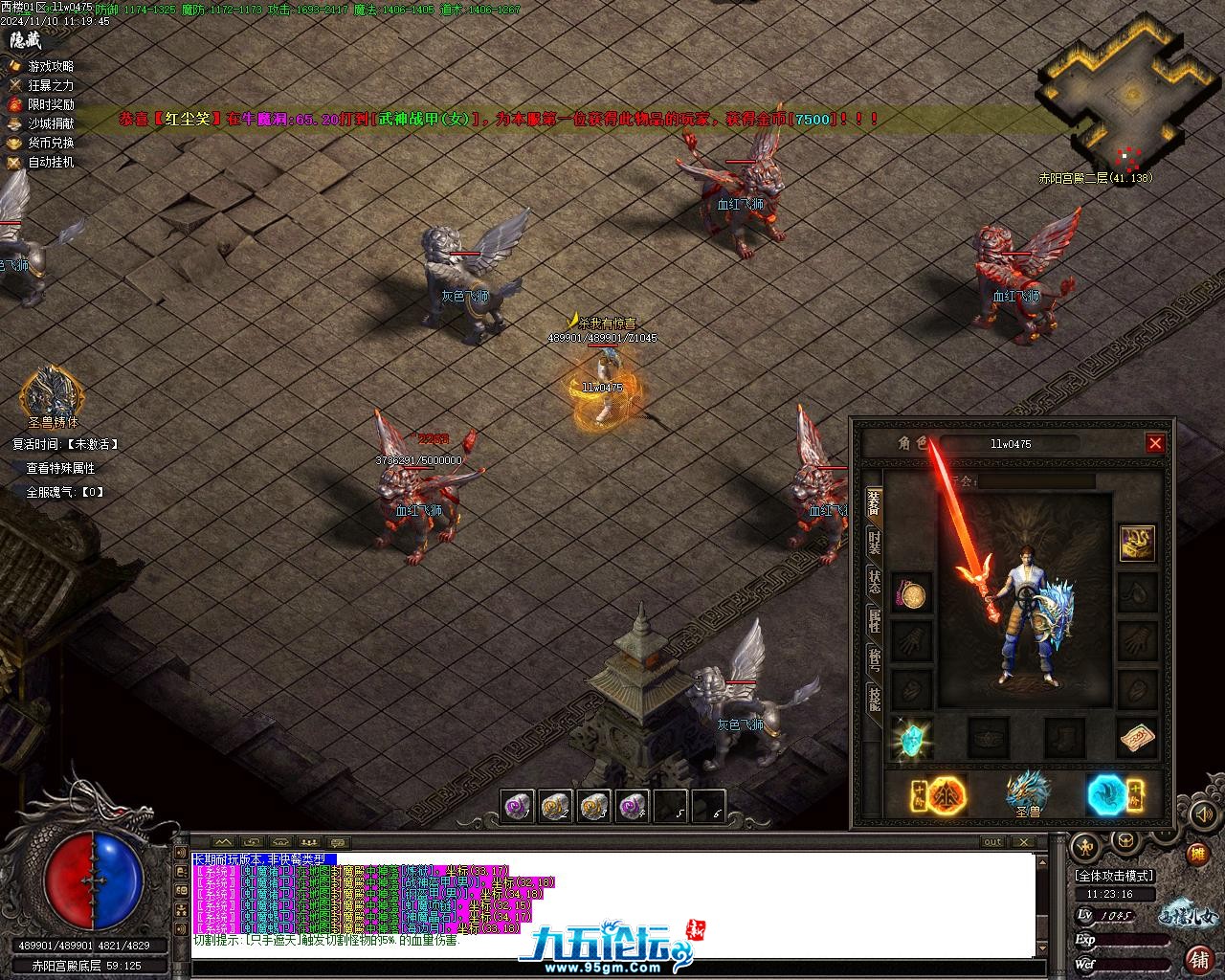Open the 铺 shop button
1225x980 pixels.
[1197, 957]
